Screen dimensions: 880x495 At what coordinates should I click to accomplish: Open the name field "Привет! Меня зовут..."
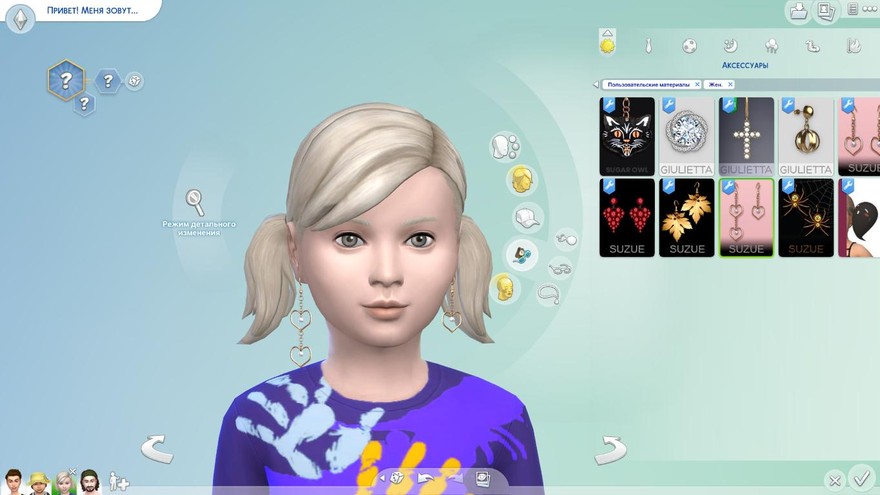tap(90, 11)
